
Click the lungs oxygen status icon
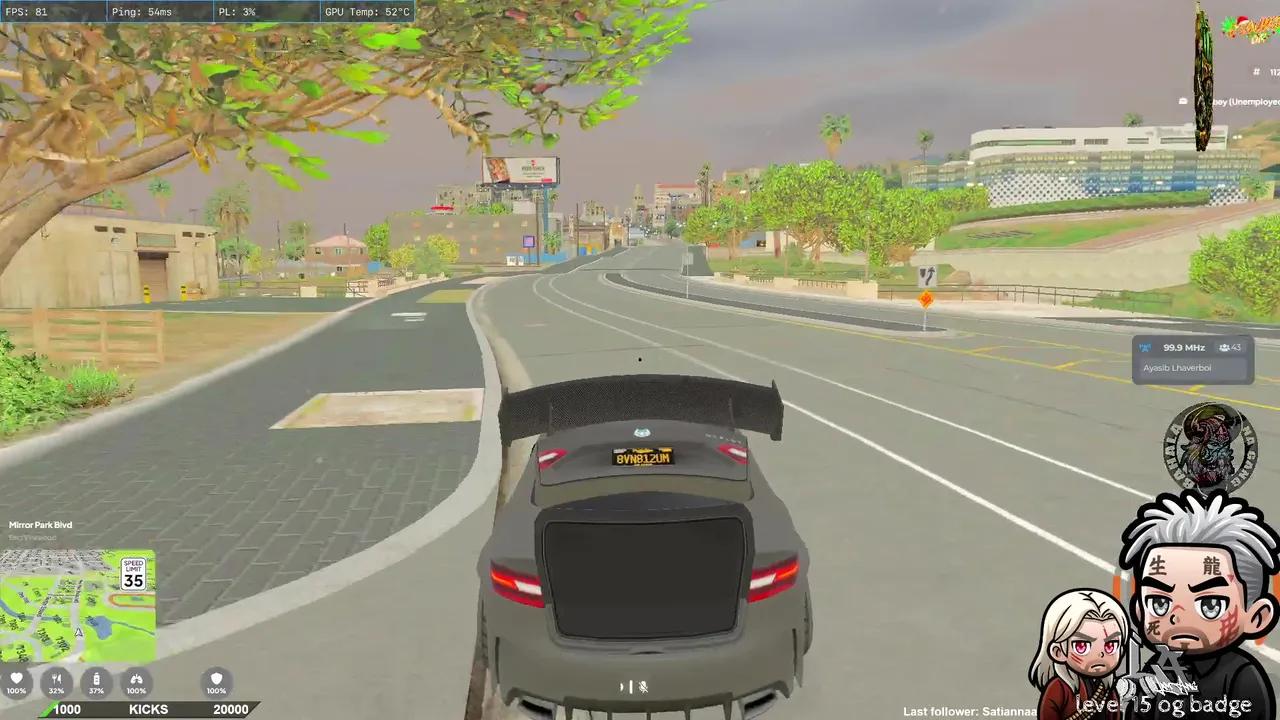click(136, 678)
